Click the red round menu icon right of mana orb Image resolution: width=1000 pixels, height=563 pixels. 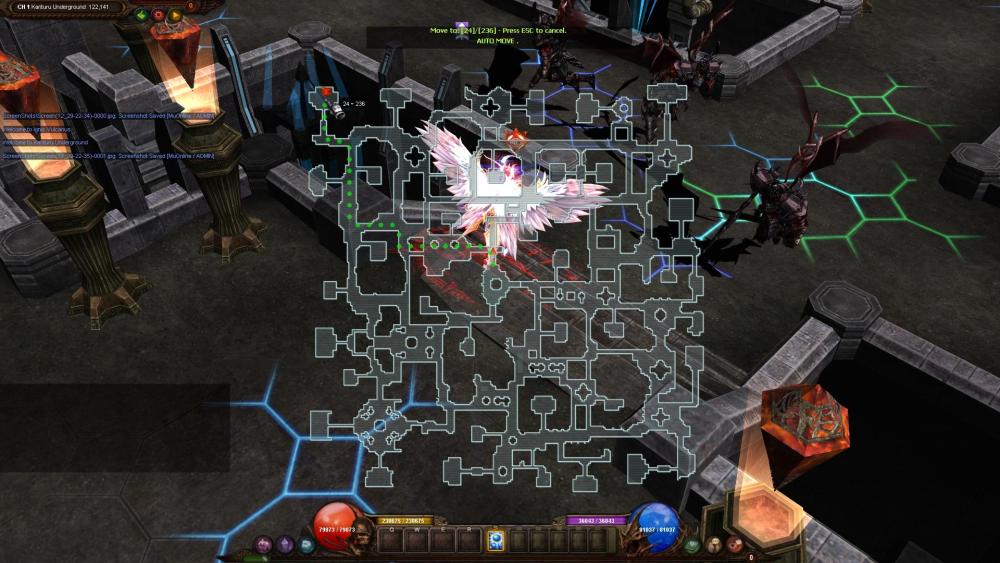(x=735, y=545)
